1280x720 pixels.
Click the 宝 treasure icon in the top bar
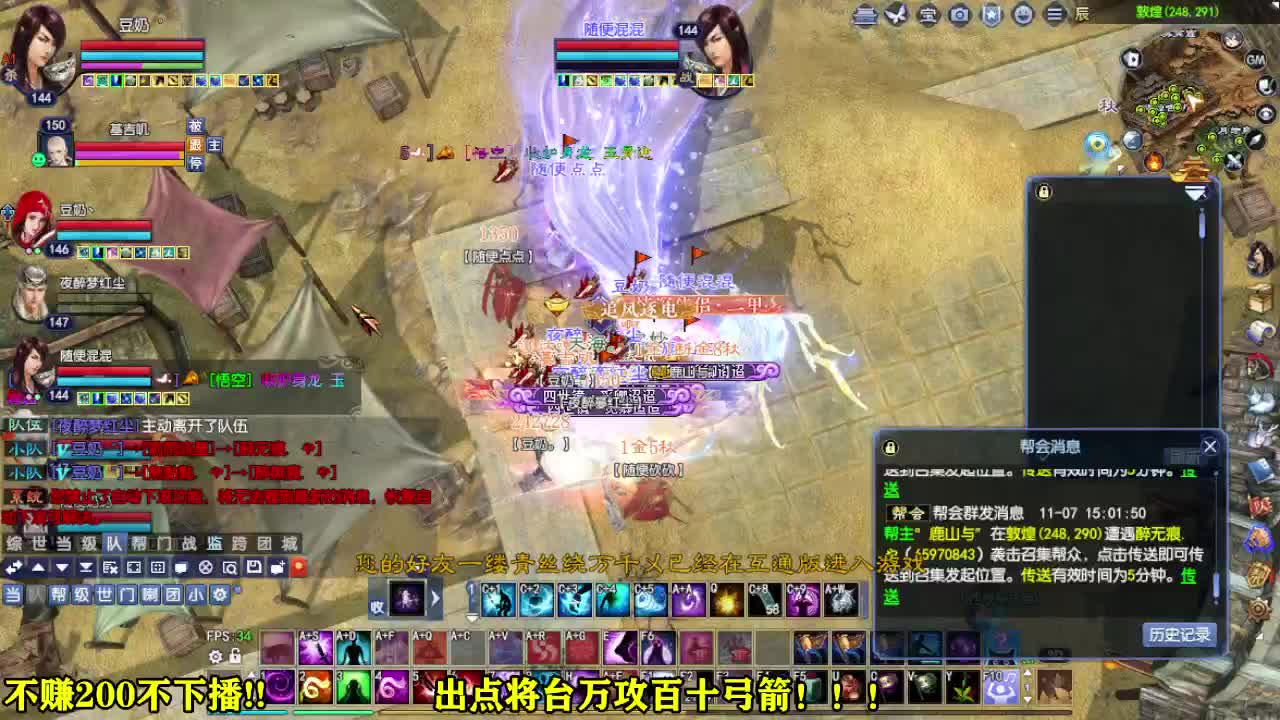tap(926, 14)
